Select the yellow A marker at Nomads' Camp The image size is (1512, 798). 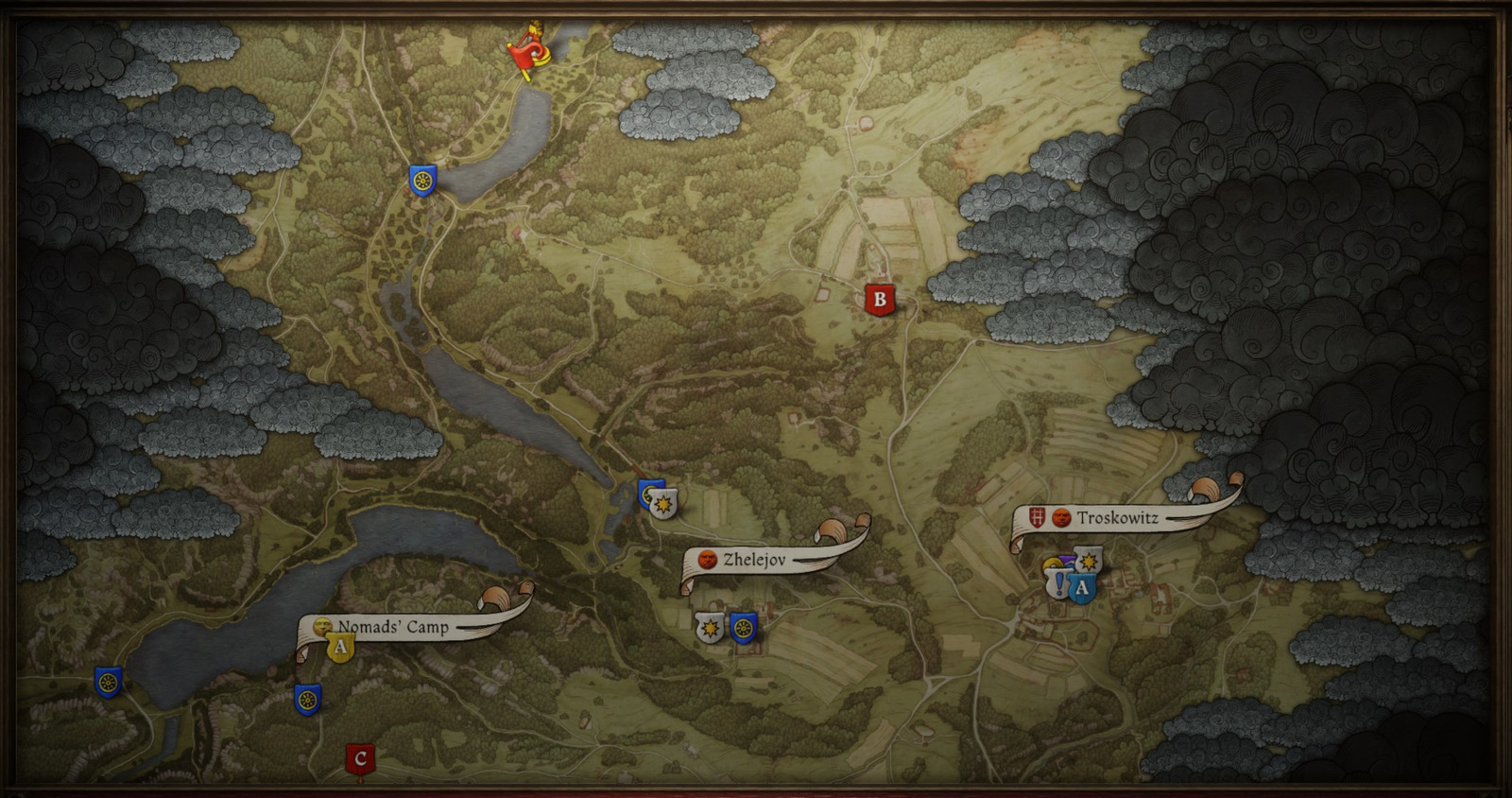point(341,646)
